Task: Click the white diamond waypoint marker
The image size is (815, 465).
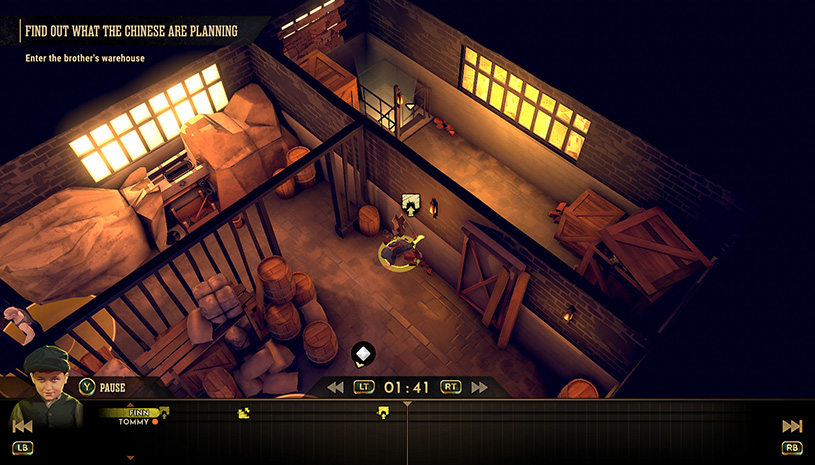Action: (x=363, y=353)
